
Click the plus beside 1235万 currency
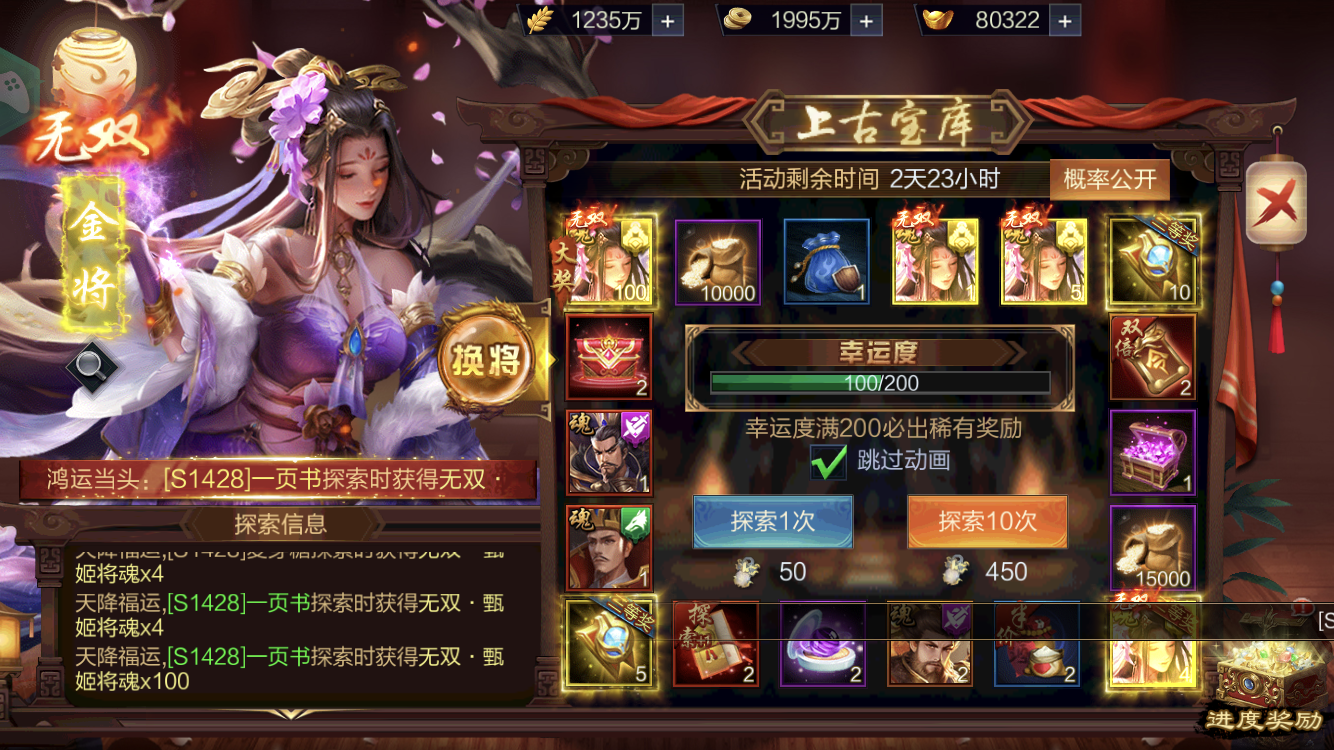click(x=667, y=20)
